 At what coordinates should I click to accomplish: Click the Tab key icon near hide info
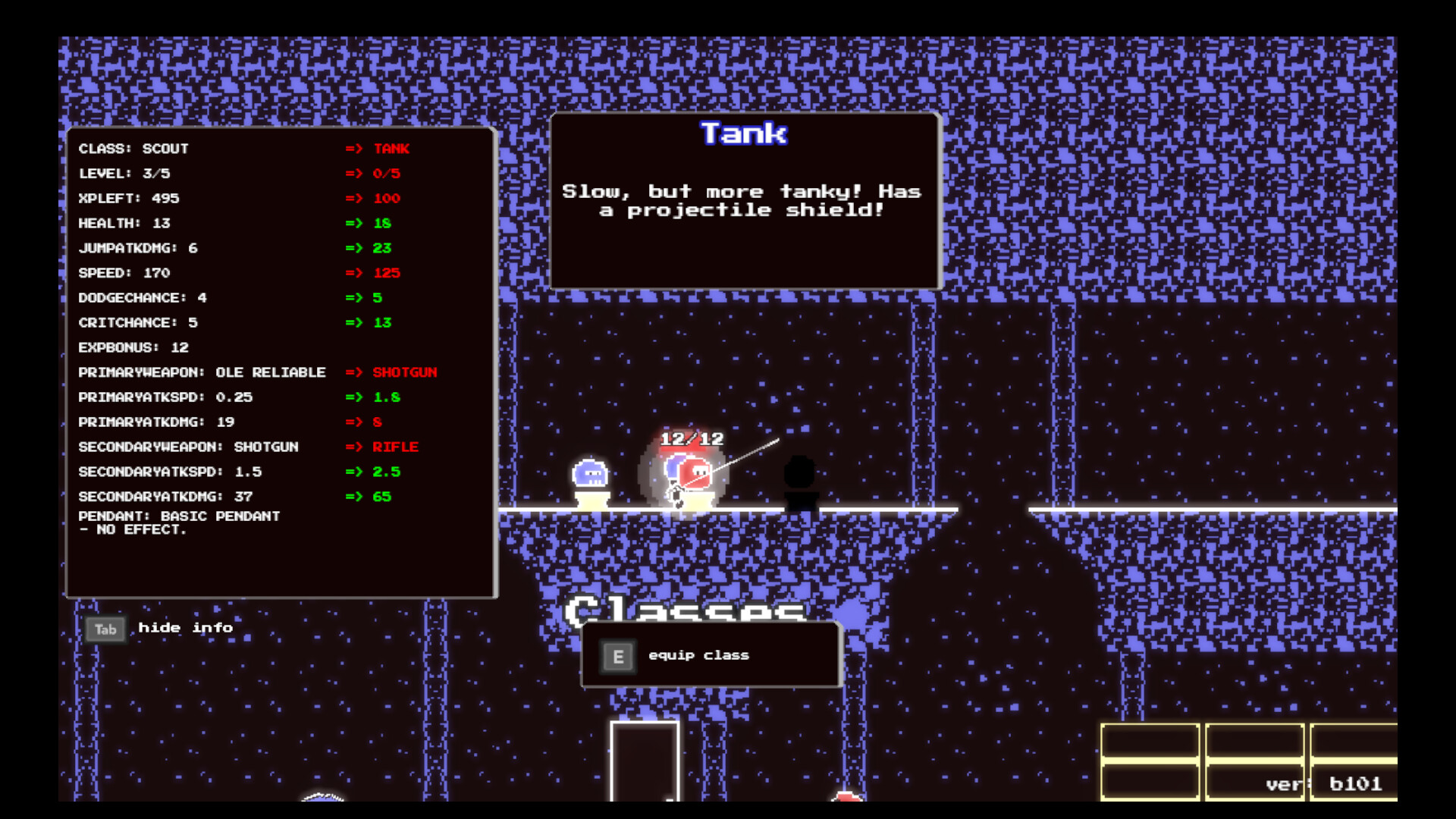pyautogui.click(x=105, y=629)
